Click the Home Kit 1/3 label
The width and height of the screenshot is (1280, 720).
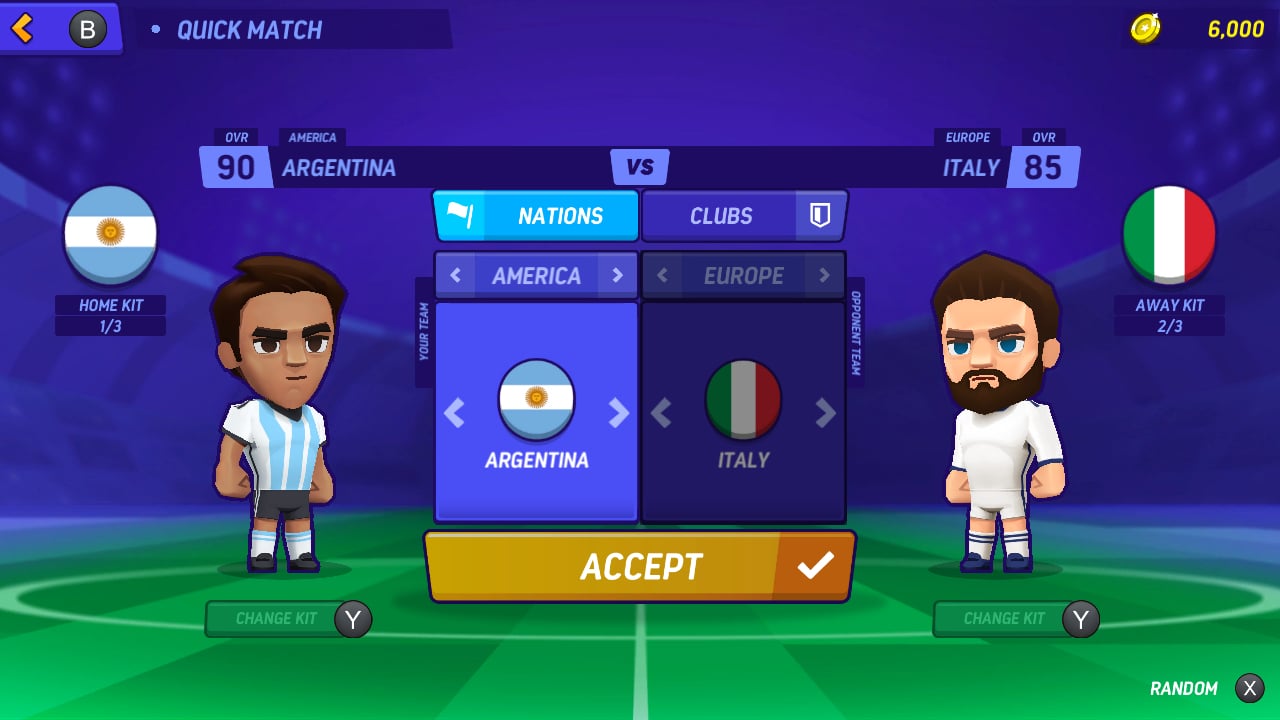coord(110,313)
